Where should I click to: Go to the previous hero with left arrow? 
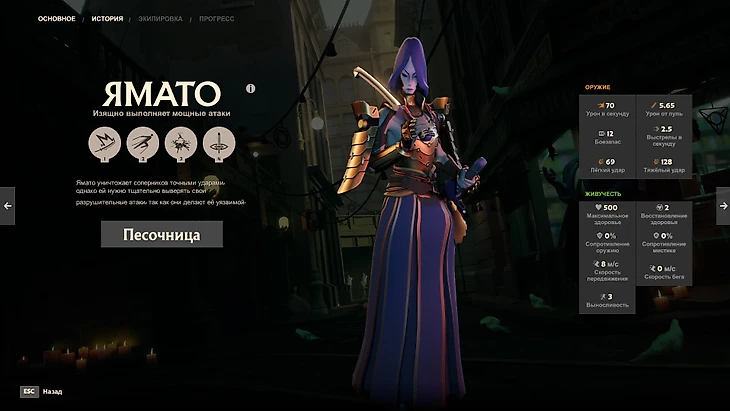7,205
